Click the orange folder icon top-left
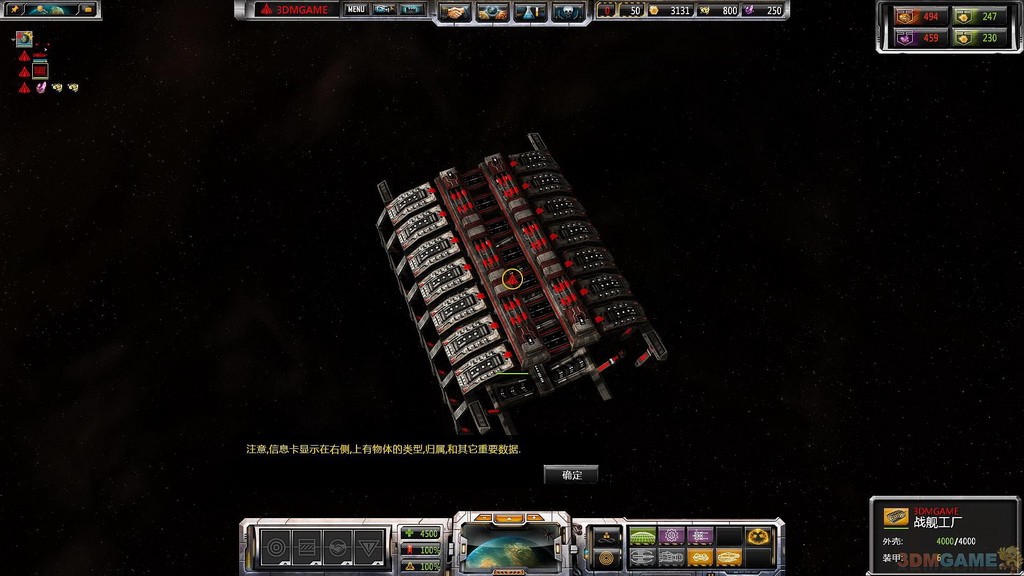Viewport: 1024px width, 576px height. click(87, 9)
